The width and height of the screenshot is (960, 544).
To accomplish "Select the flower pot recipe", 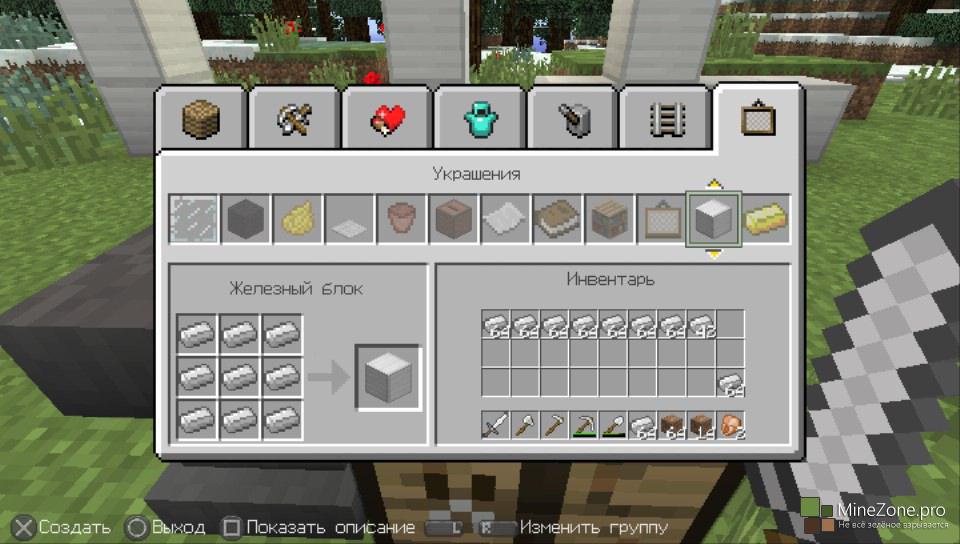I will pos(401,219).
